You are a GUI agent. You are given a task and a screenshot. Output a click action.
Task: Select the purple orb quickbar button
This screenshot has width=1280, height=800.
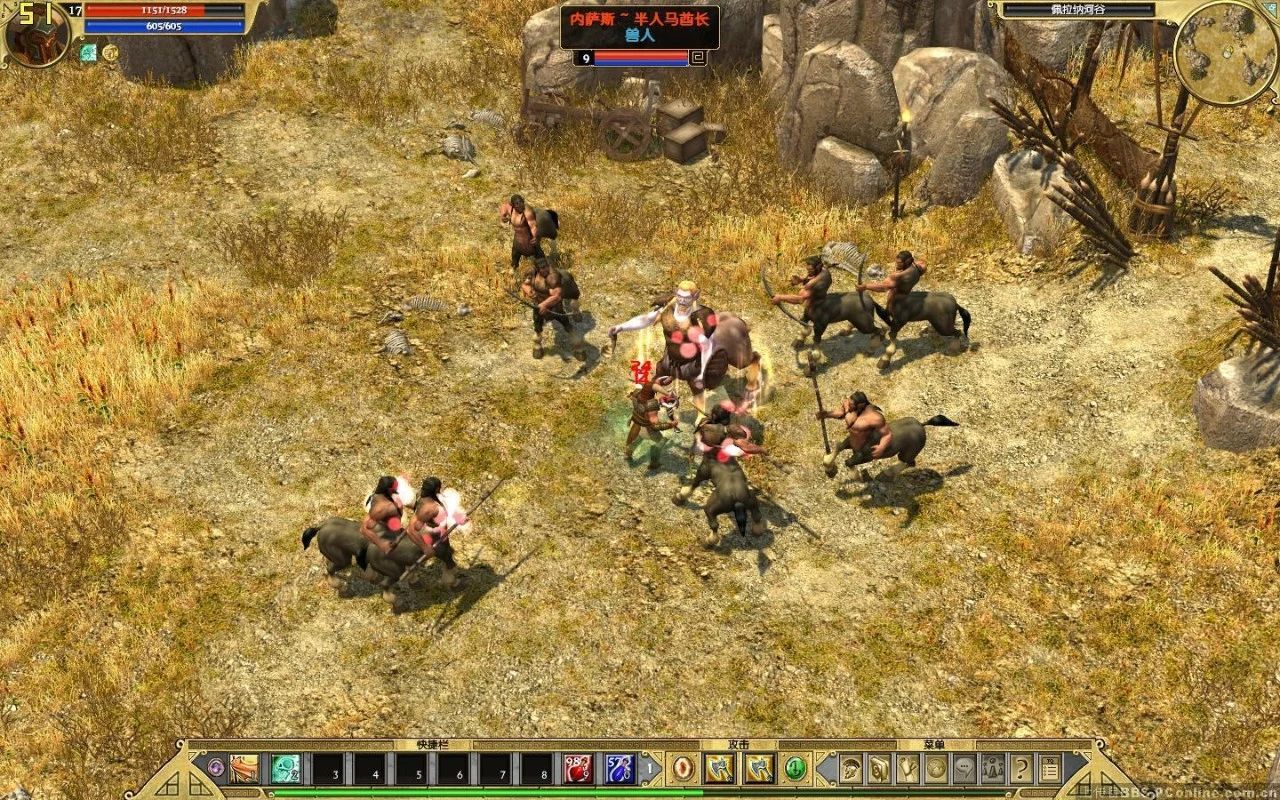tap(215, 769)
